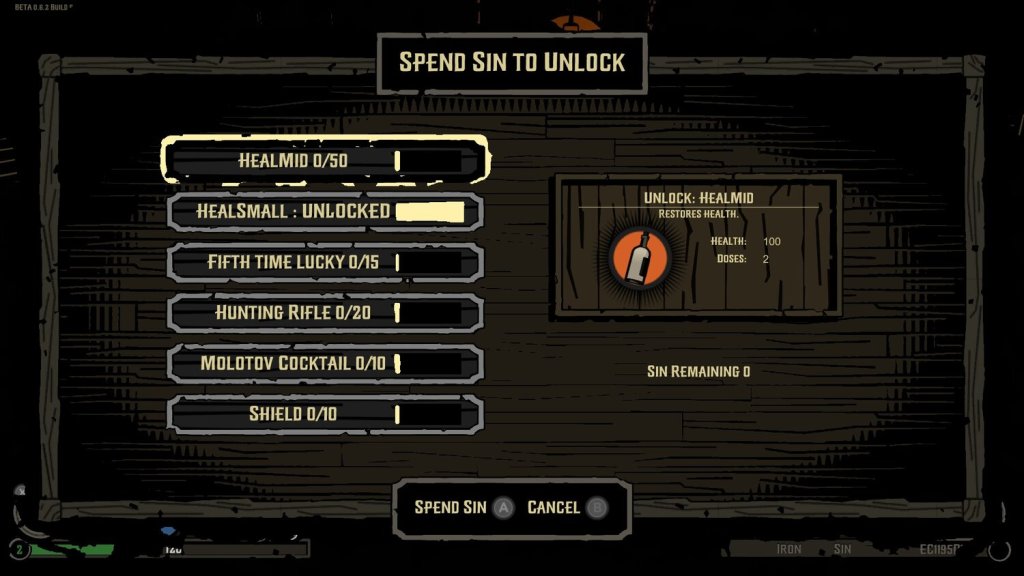
Task: Select the Molotov Cocktail 0/10 entry
Action: 325,363
